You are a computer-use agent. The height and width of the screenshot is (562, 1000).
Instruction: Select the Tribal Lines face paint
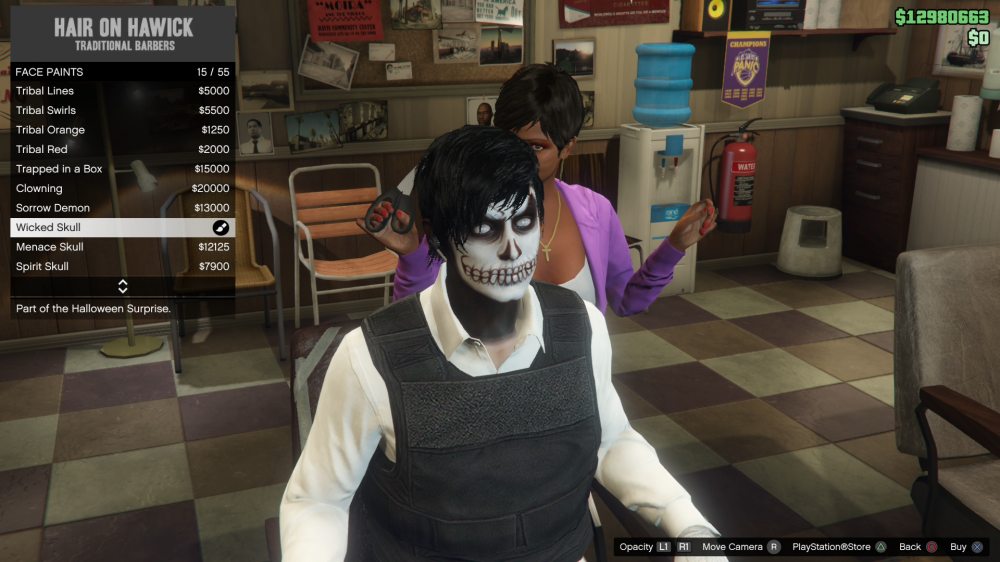click(122, 91)
